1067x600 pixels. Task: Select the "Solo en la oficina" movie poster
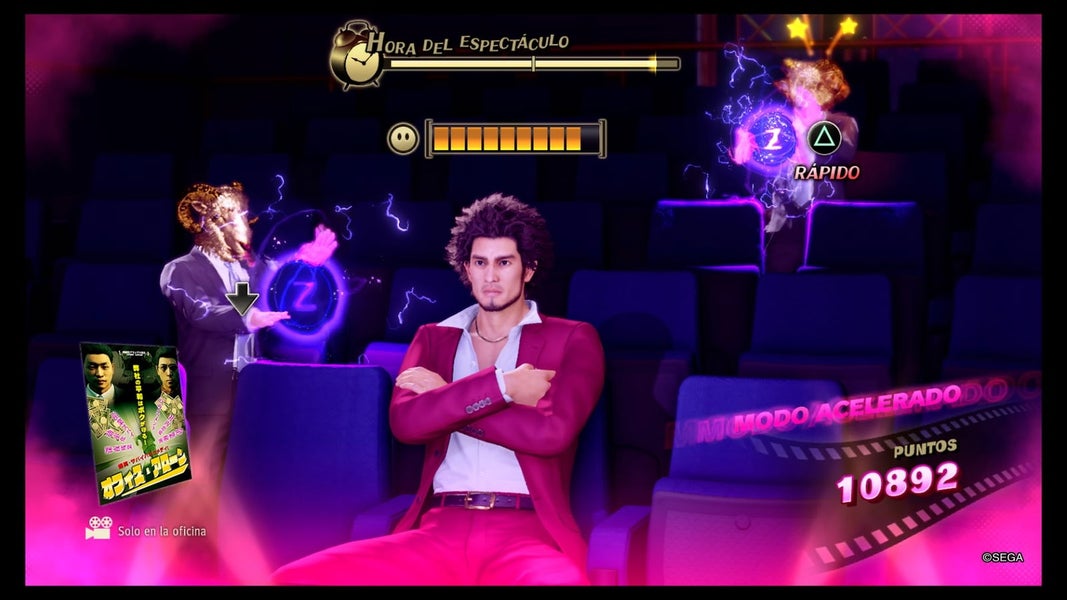coord(134,422)
